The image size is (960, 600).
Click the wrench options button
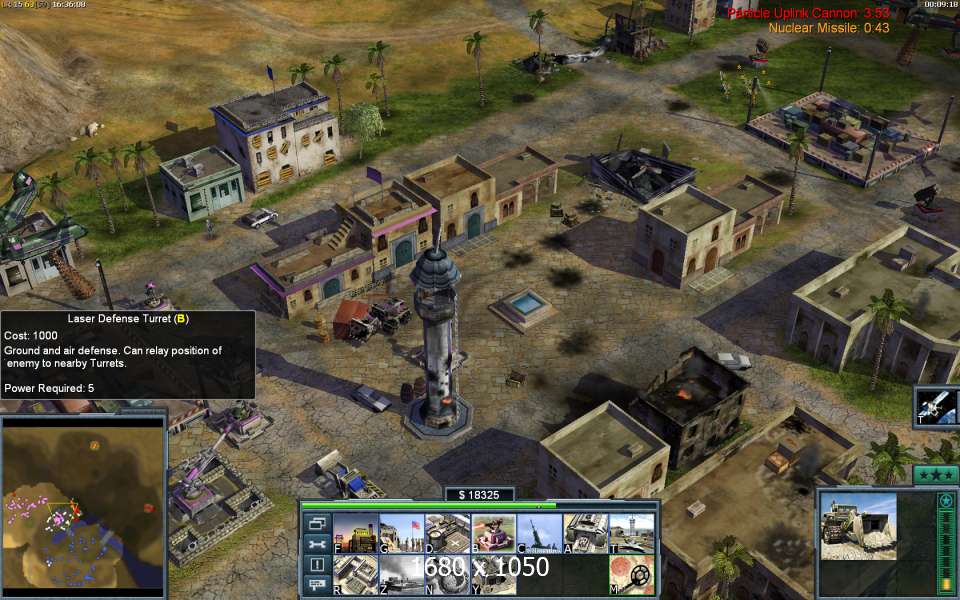317,544
